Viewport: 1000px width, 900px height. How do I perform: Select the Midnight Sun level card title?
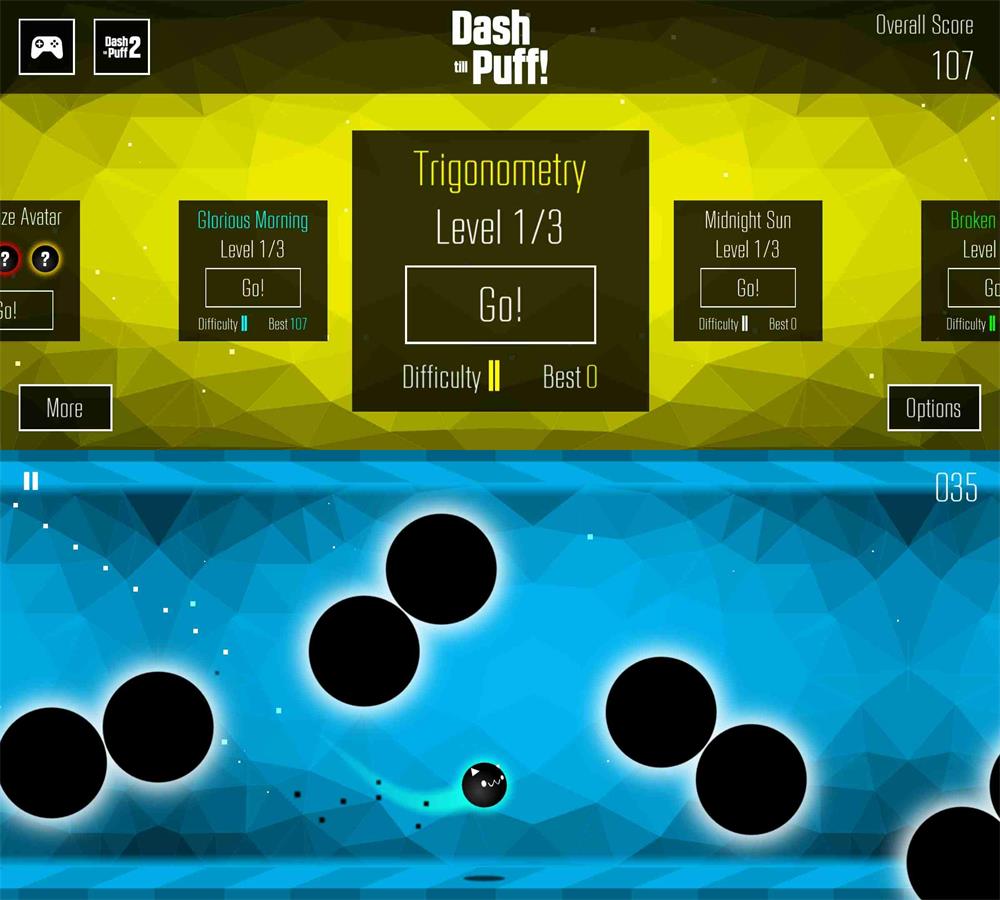[748, 220]
